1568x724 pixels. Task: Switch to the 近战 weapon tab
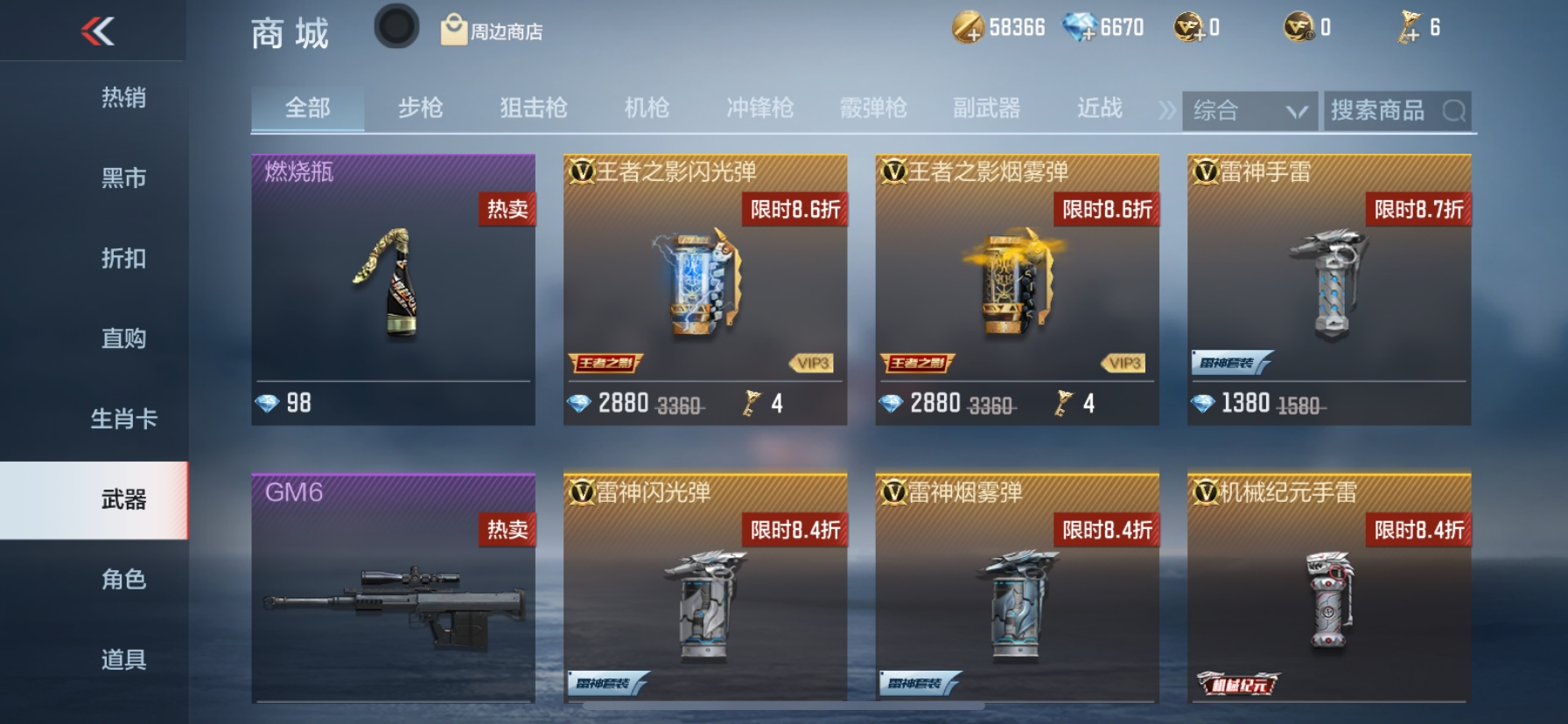[x=1101, y=108]
